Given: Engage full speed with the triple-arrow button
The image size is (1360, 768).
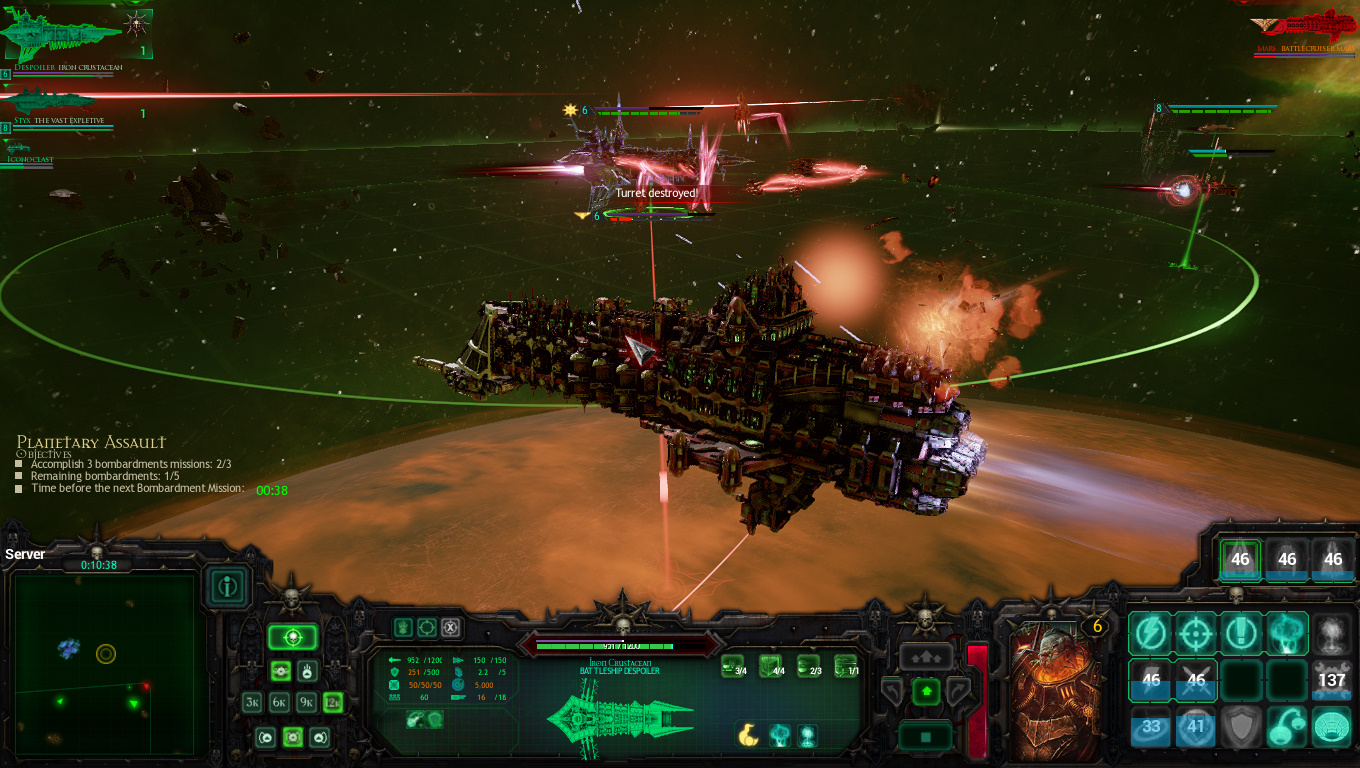Looking at the screenshot, I should (x=927, y=656).
